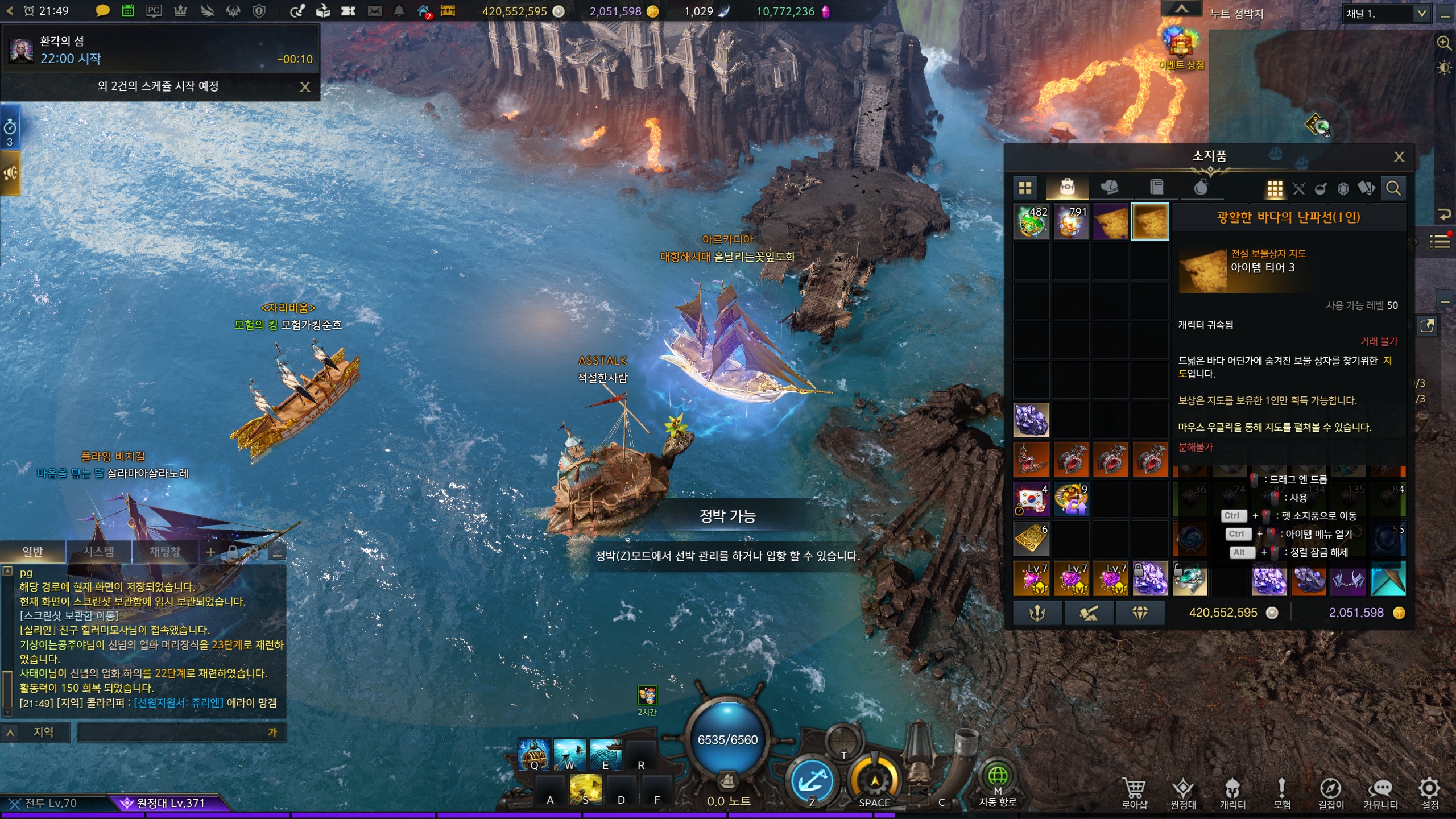Open the 설정 settings menu
This screenshot has width=1456, height=819.
tap(1429, 793)
